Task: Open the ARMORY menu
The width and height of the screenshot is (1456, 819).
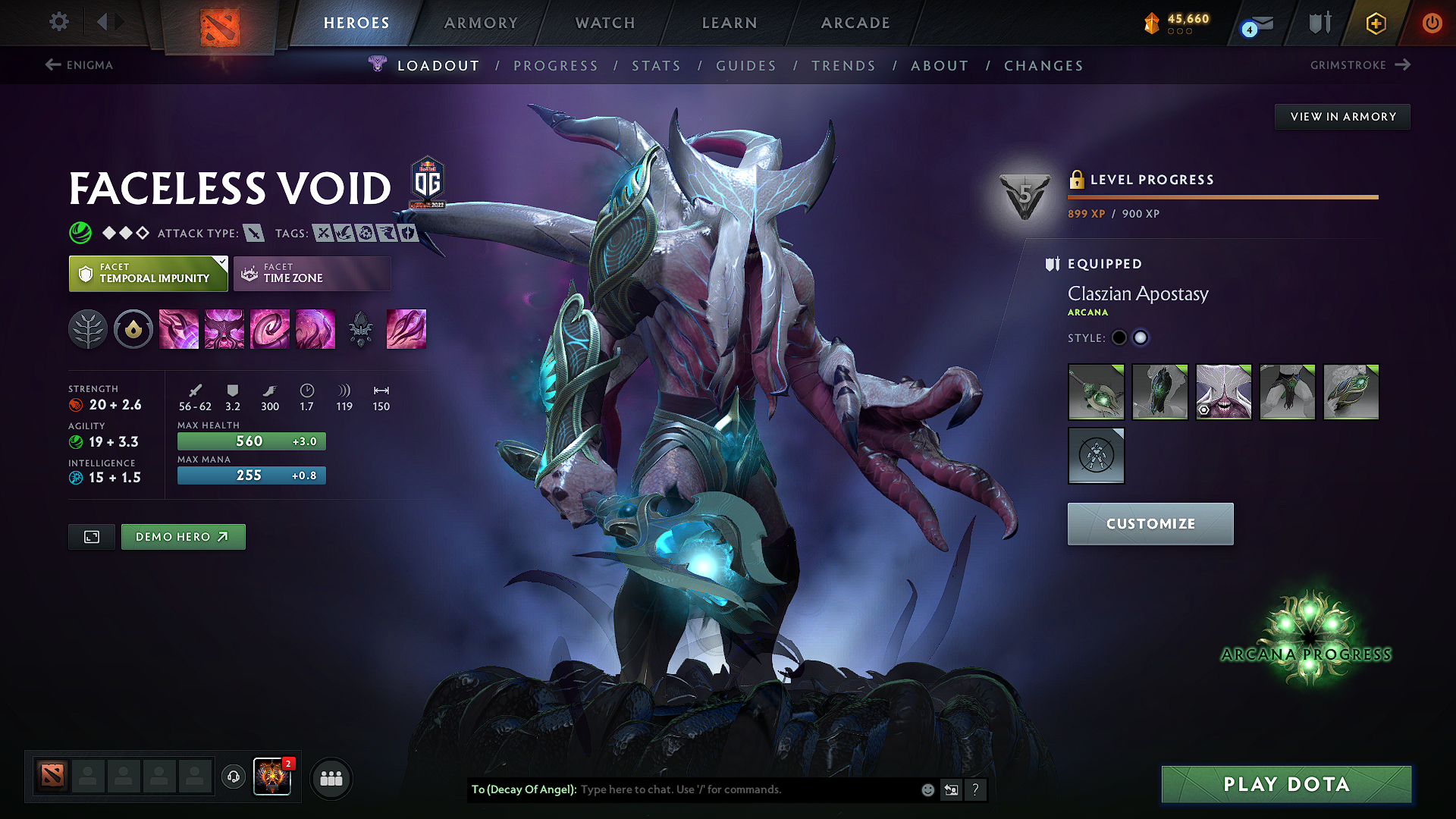Action: 481,23
